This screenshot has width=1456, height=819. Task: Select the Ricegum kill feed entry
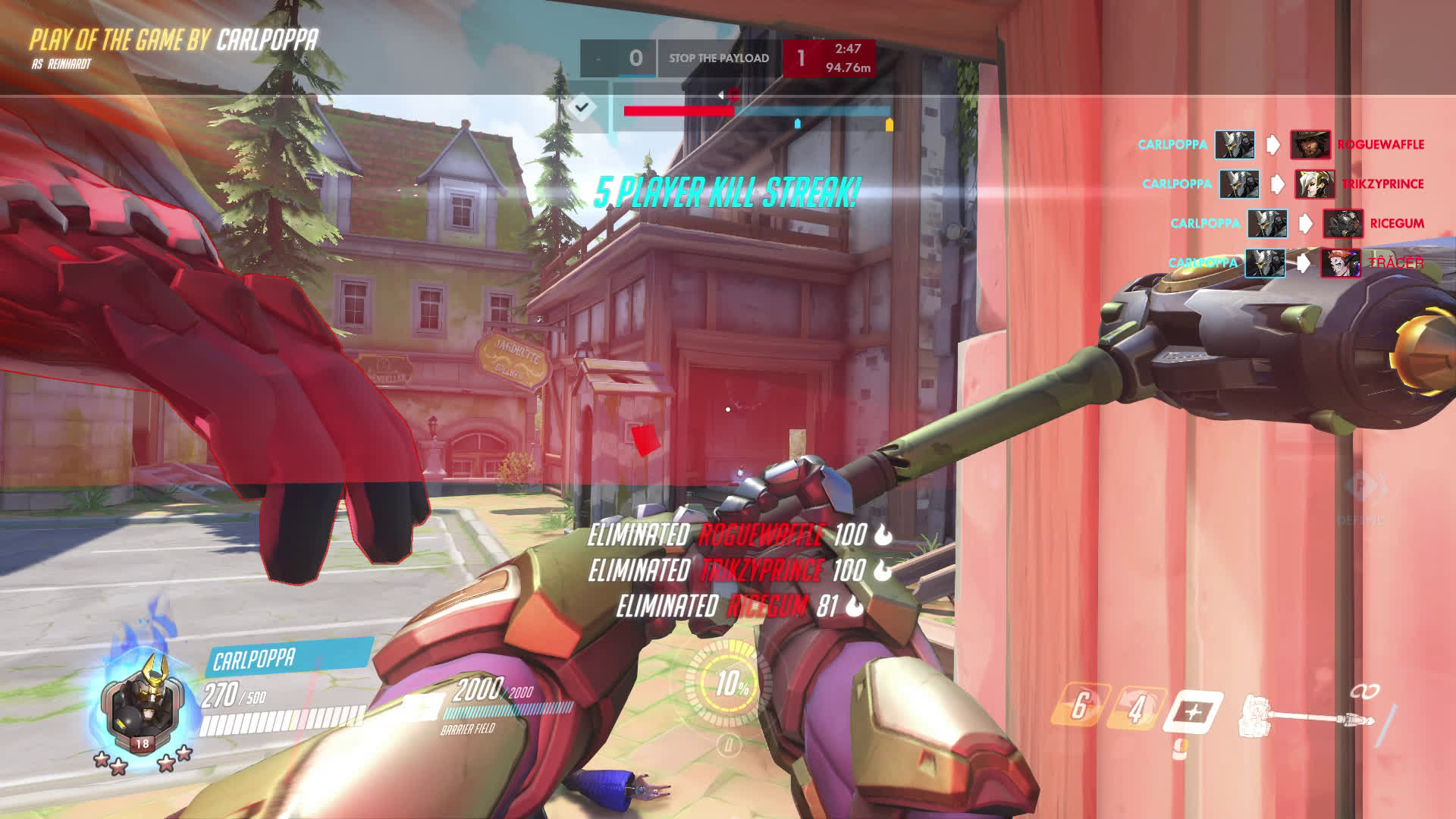(x=1298, y=223)
